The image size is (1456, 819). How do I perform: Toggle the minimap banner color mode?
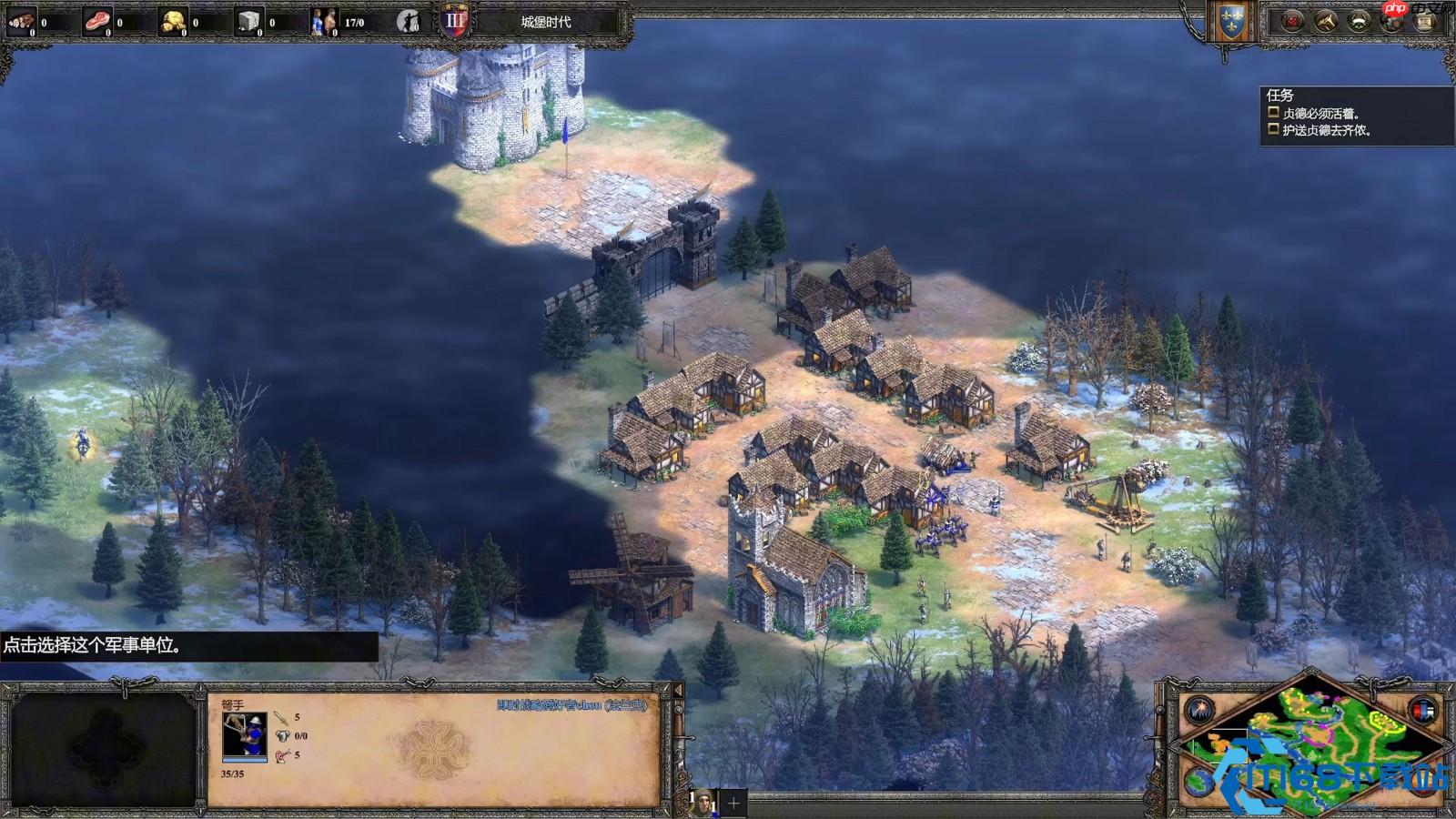1423,709
